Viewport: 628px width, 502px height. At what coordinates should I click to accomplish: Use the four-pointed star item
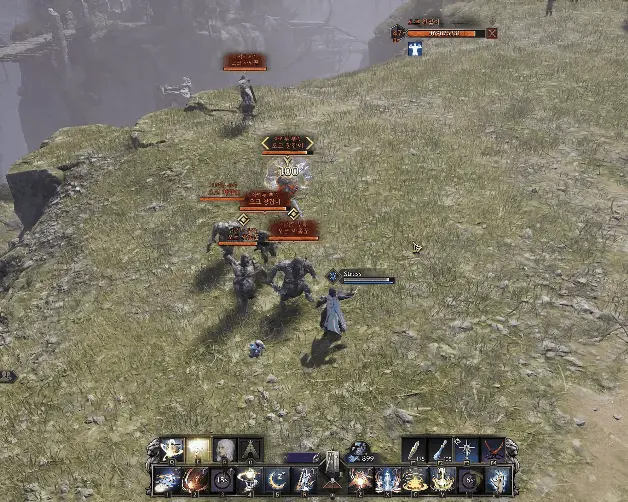[467, 450]
